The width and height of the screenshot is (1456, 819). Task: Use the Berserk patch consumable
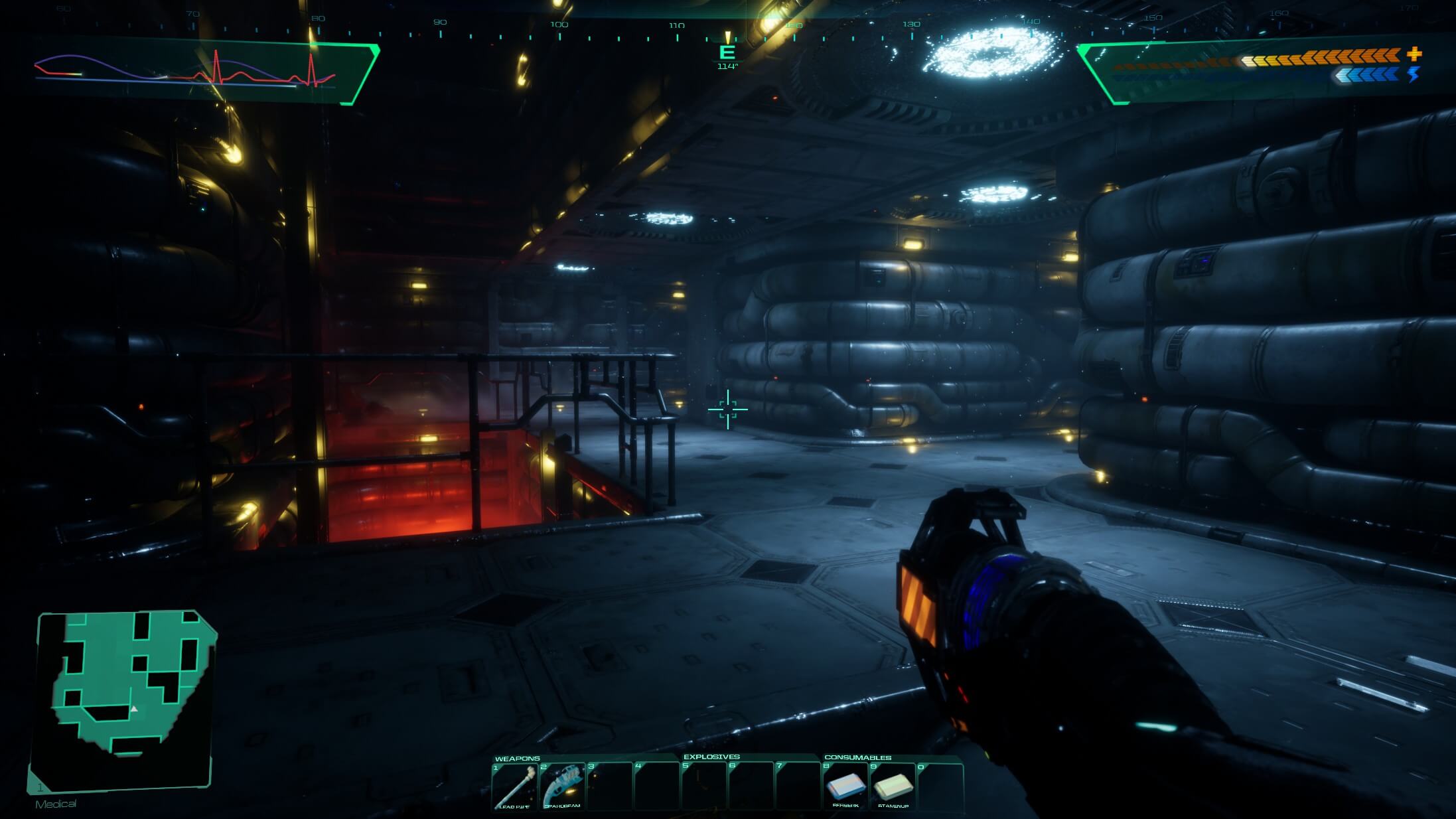(845, 786)
